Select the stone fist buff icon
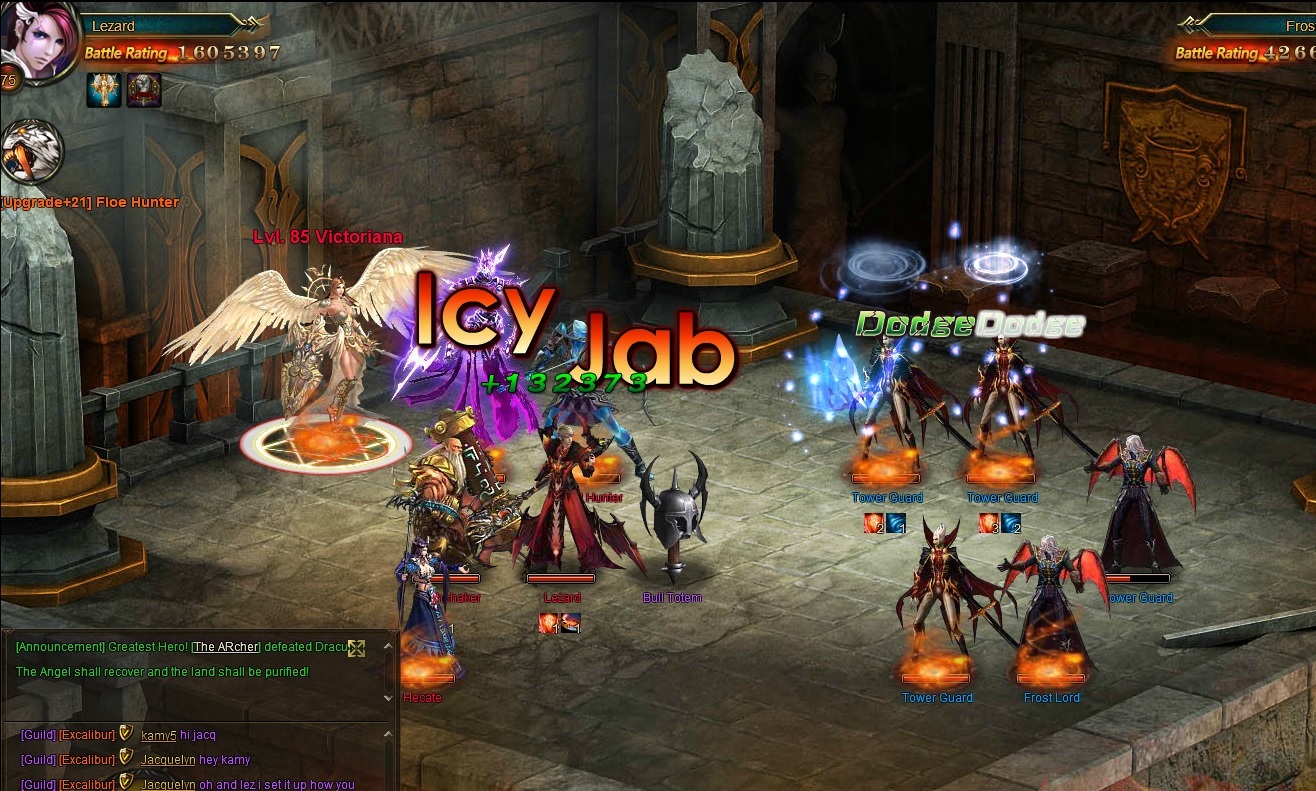 click(x=144, y=89)
